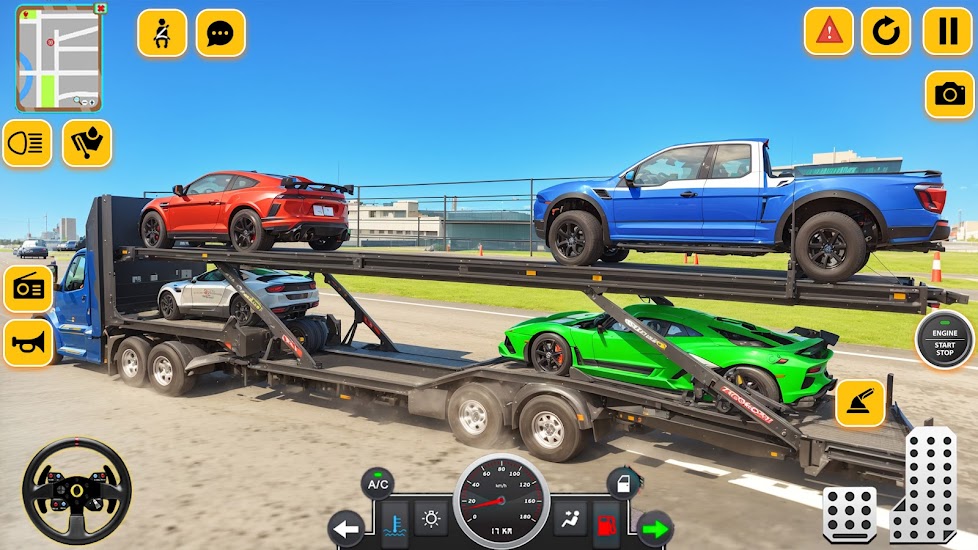Activate the green right turn signal

pos(656,527)
